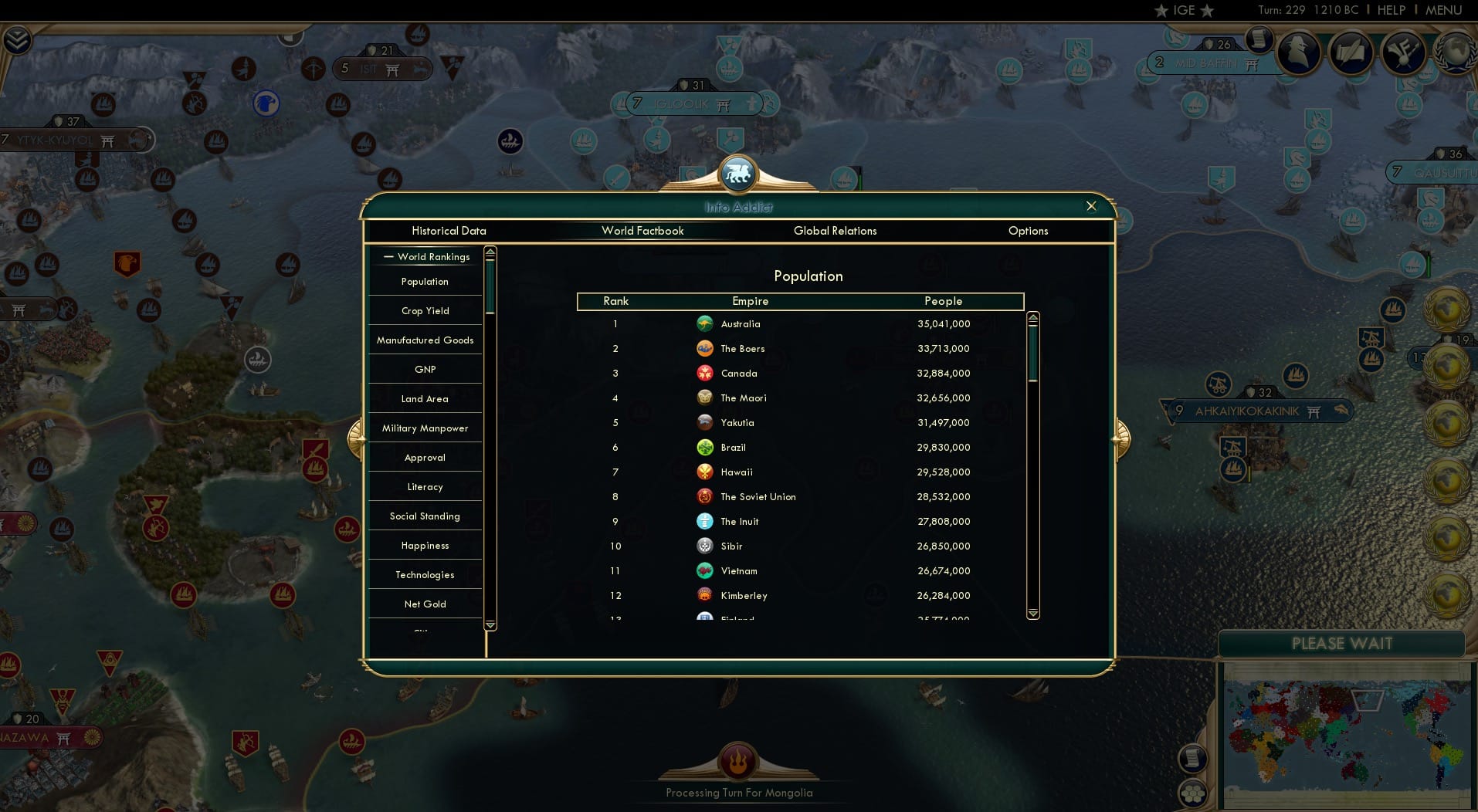Screen dimensions: 1478x812
Task: Toggle Strategic View with the hex icon
Action: (1192, 793)
